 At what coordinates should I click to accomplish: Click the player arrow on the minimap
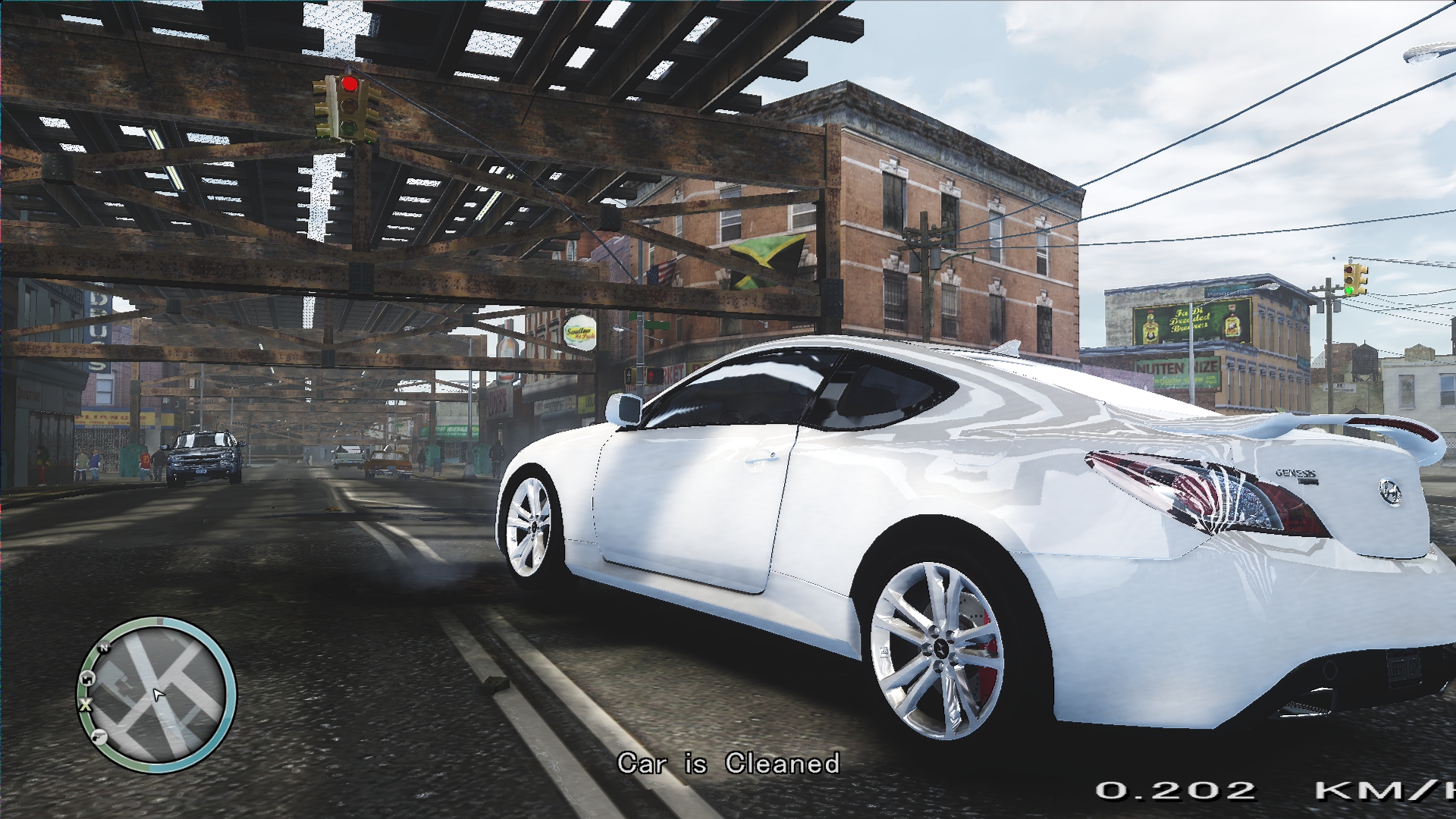click(158, 694)
